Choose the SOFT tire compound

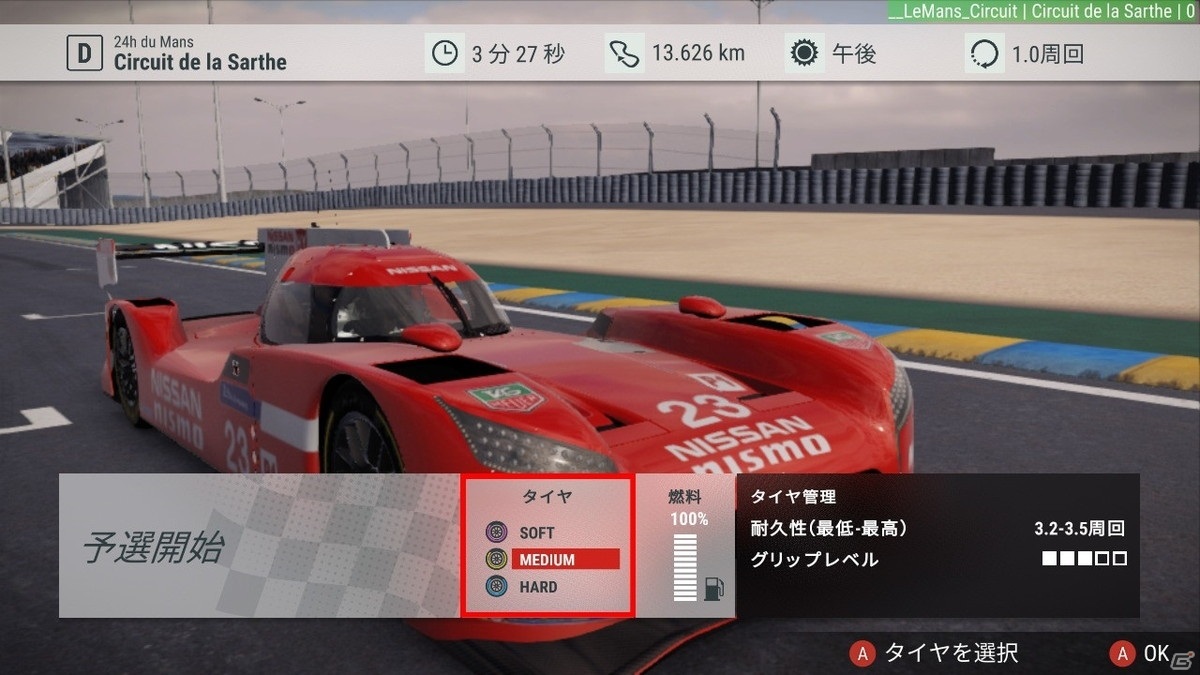click(536, 533)
